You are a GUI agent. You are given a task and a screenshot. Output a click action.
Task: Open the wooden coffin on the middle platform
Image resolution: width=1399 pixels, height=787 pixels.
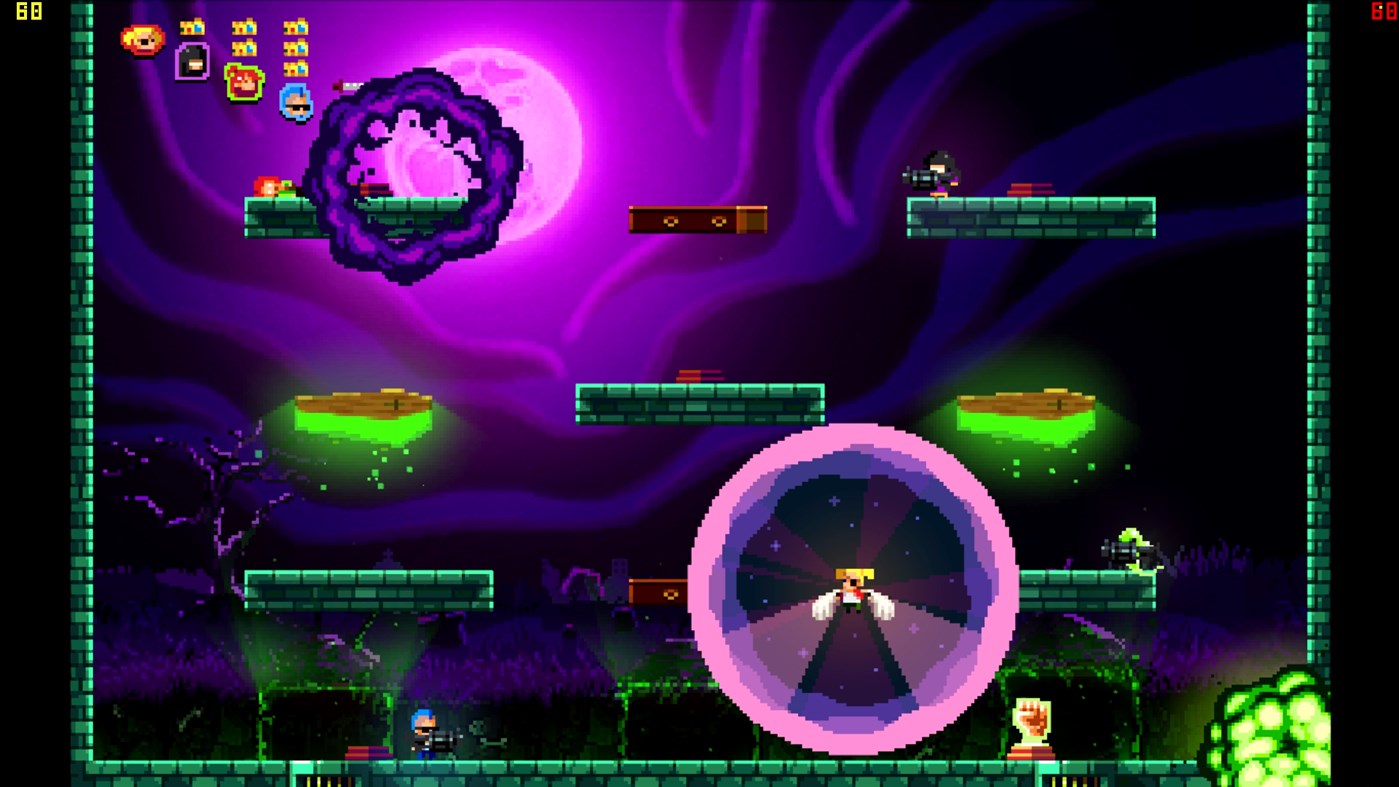coord(697,219)
